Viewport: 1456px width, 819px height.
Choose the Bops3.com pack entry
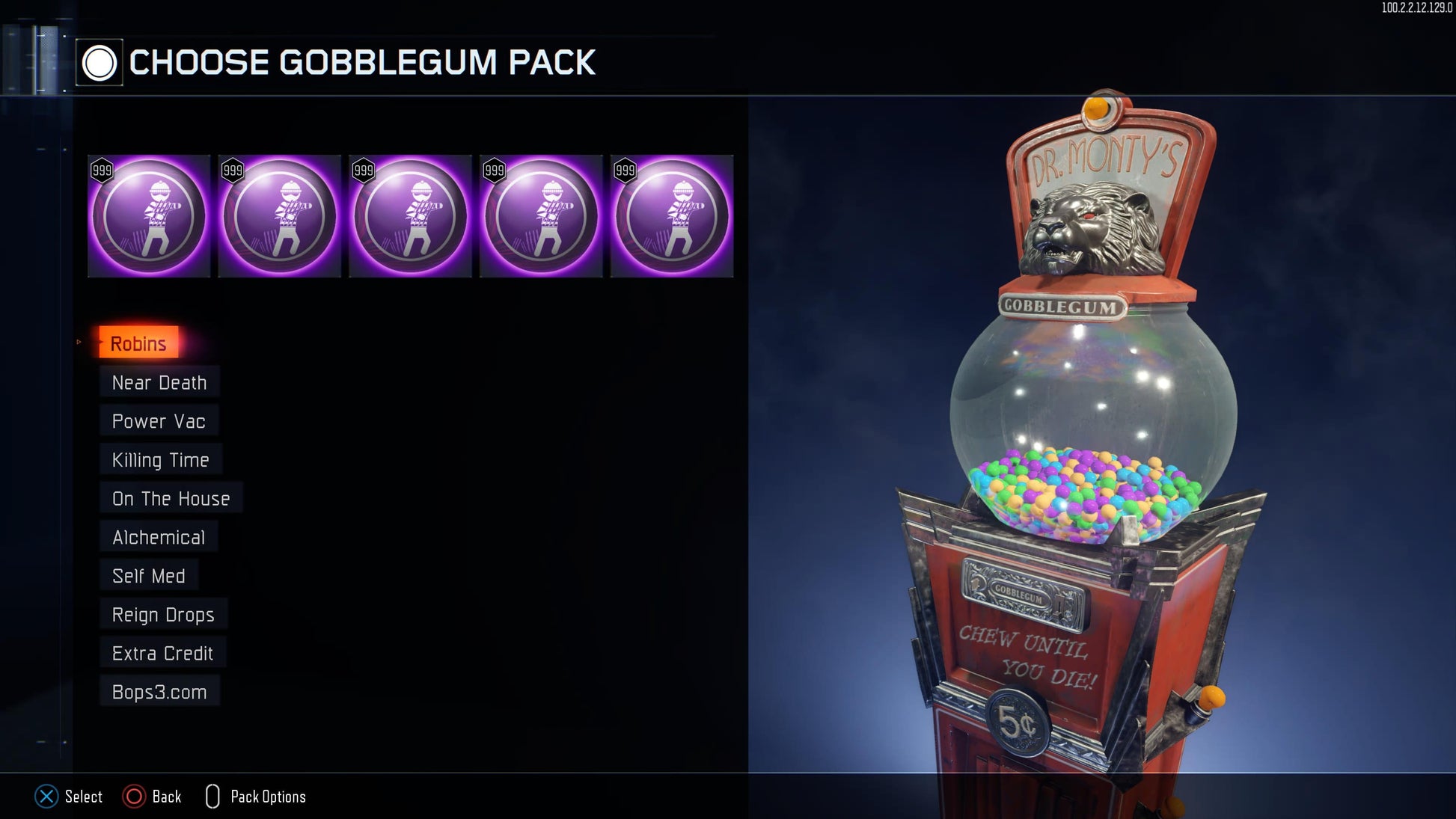(x=159, y=692)
